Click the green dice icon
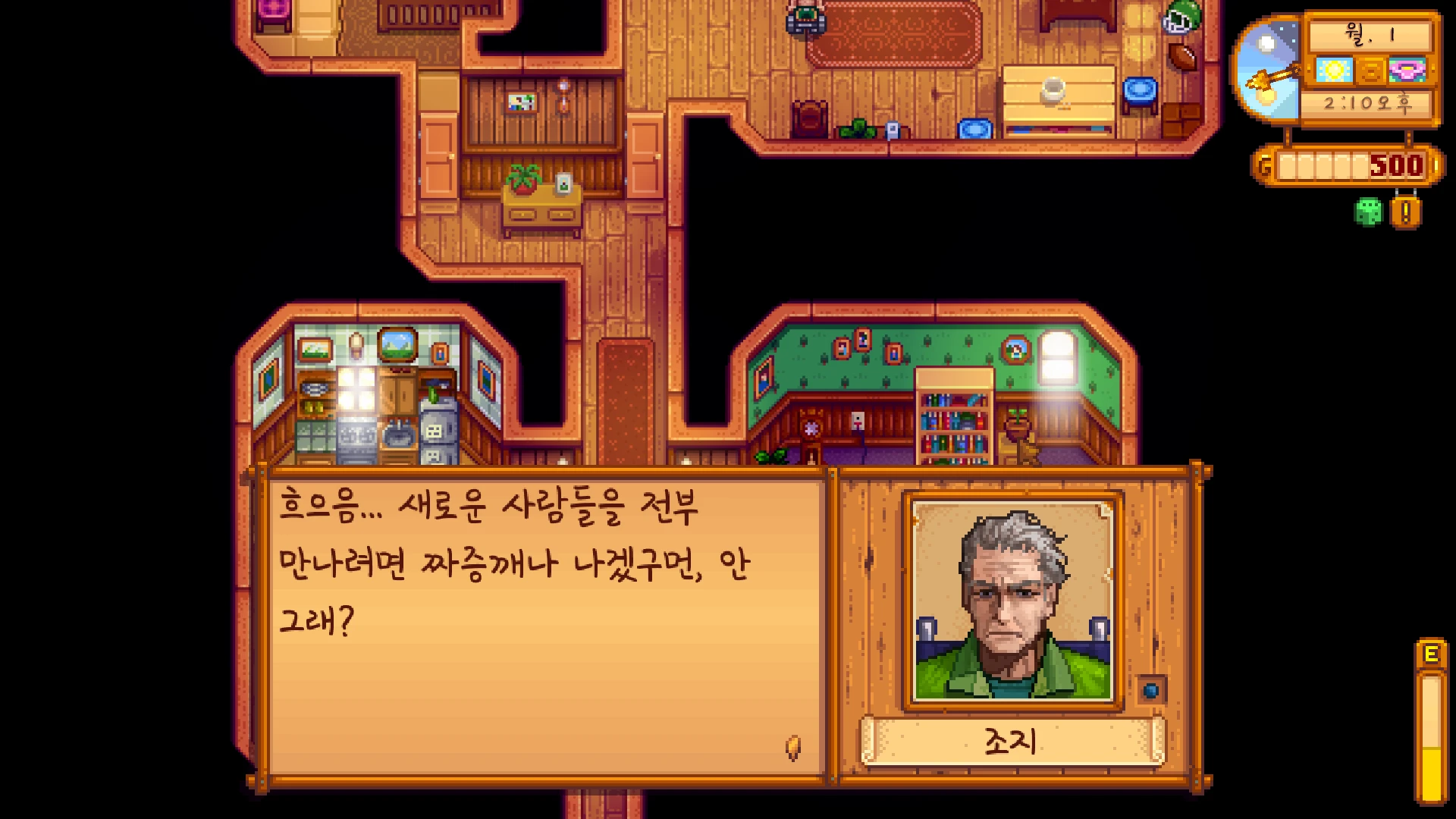This screenshot has height=819, width=1456. 1368,212
